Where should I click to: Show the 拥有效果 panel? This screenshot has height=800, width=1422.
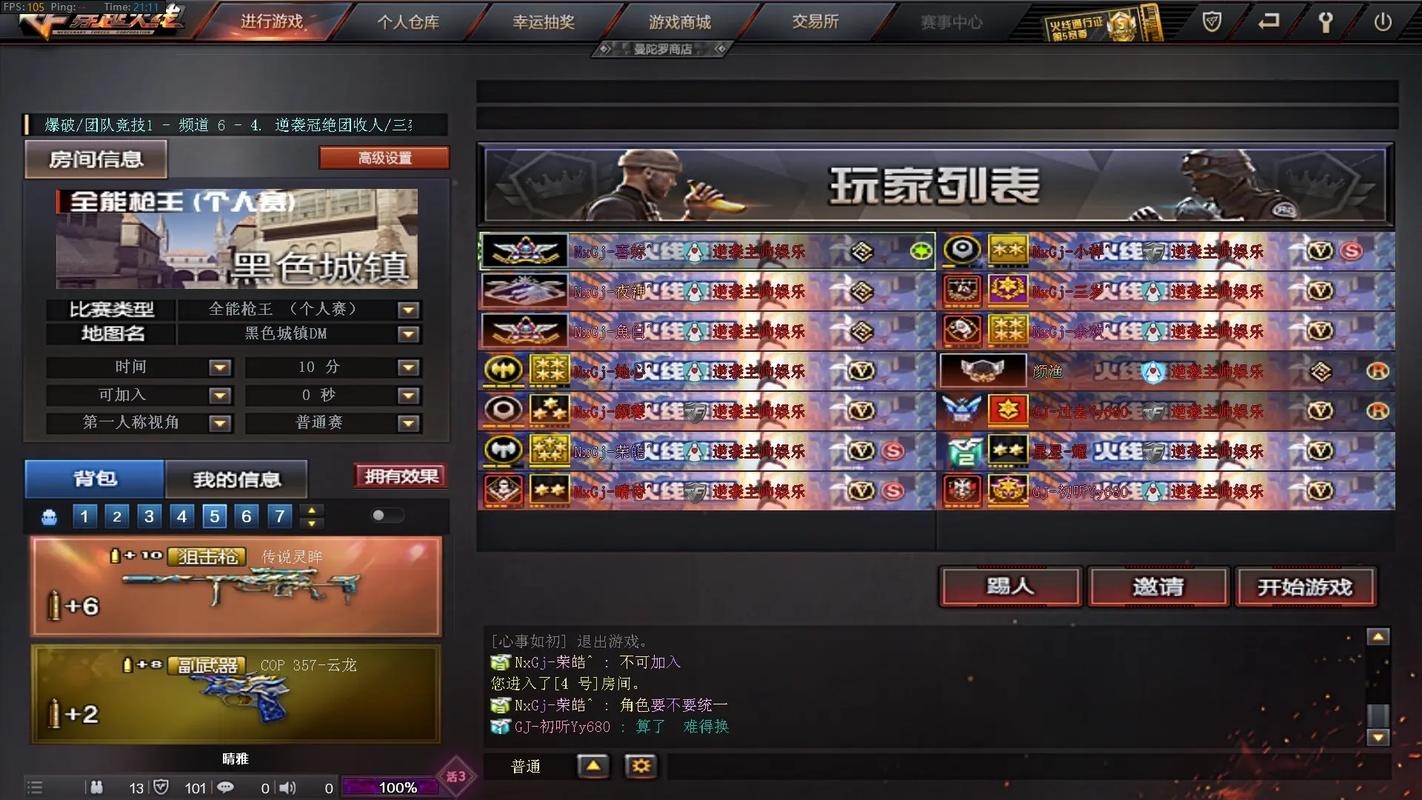400,476
